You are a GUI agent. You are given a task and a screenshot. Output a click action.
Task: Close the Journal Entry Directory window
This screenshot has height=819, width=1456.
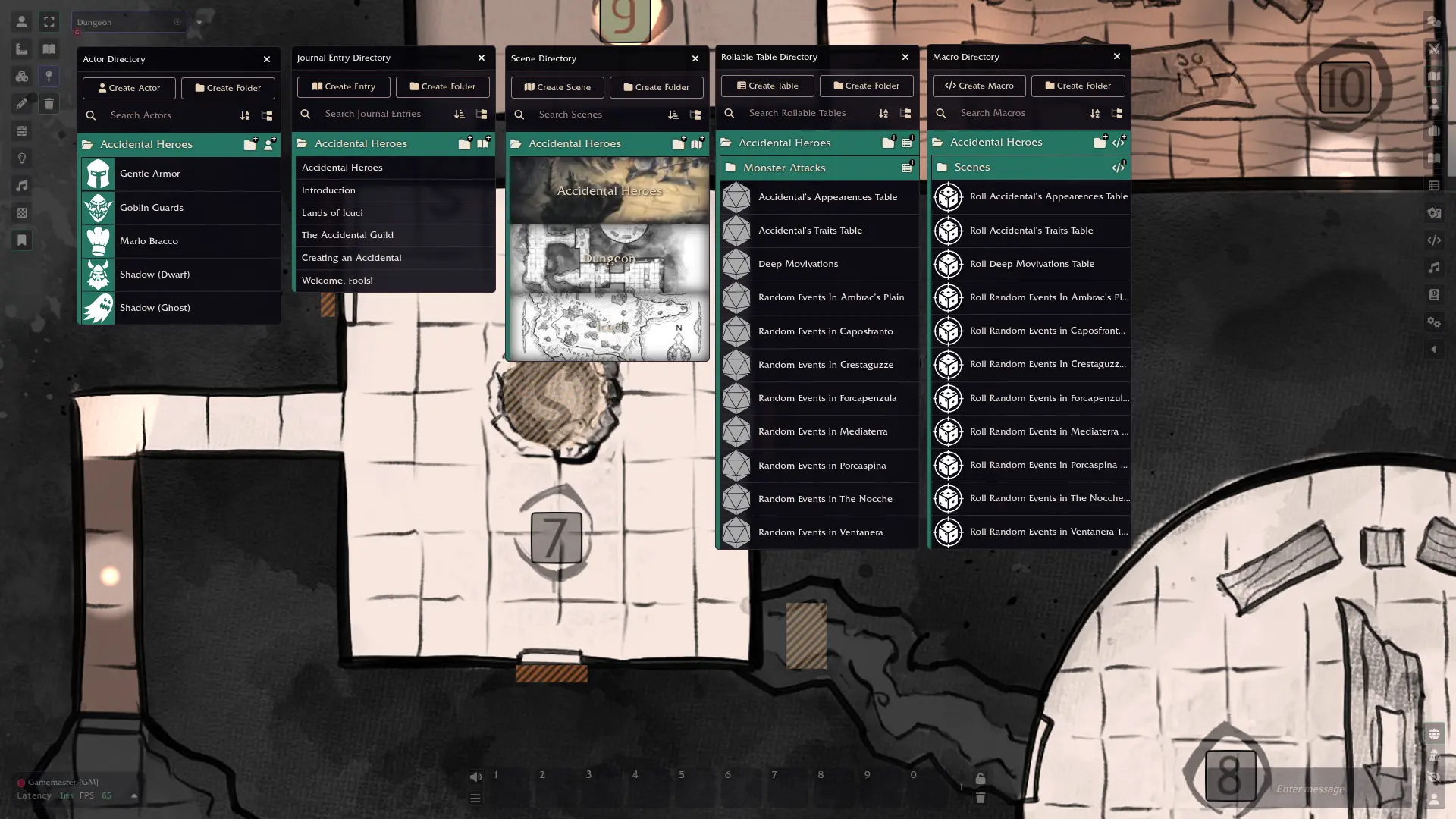coord(482,58)
